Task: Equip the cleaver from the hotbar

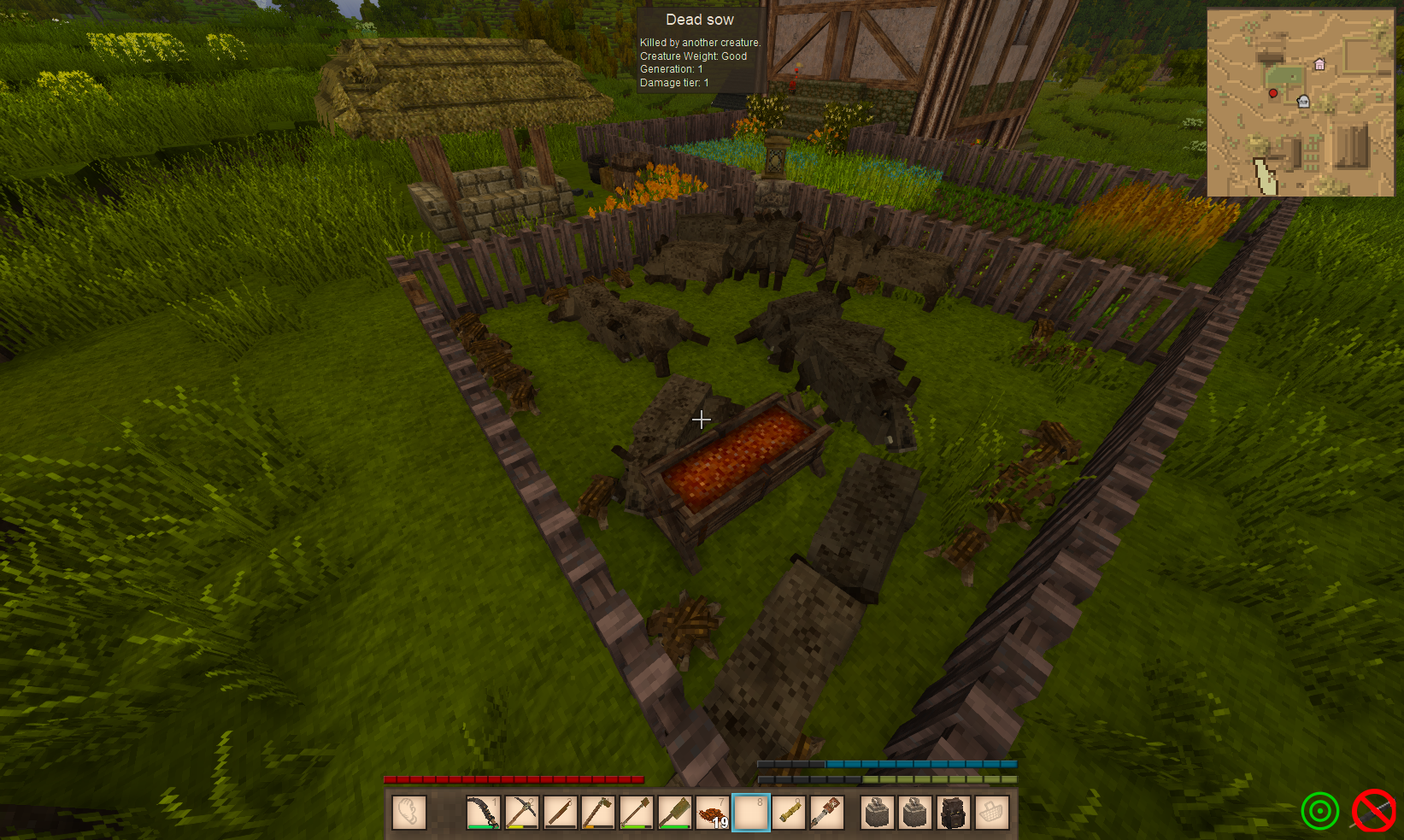Action: coord(675,813)
